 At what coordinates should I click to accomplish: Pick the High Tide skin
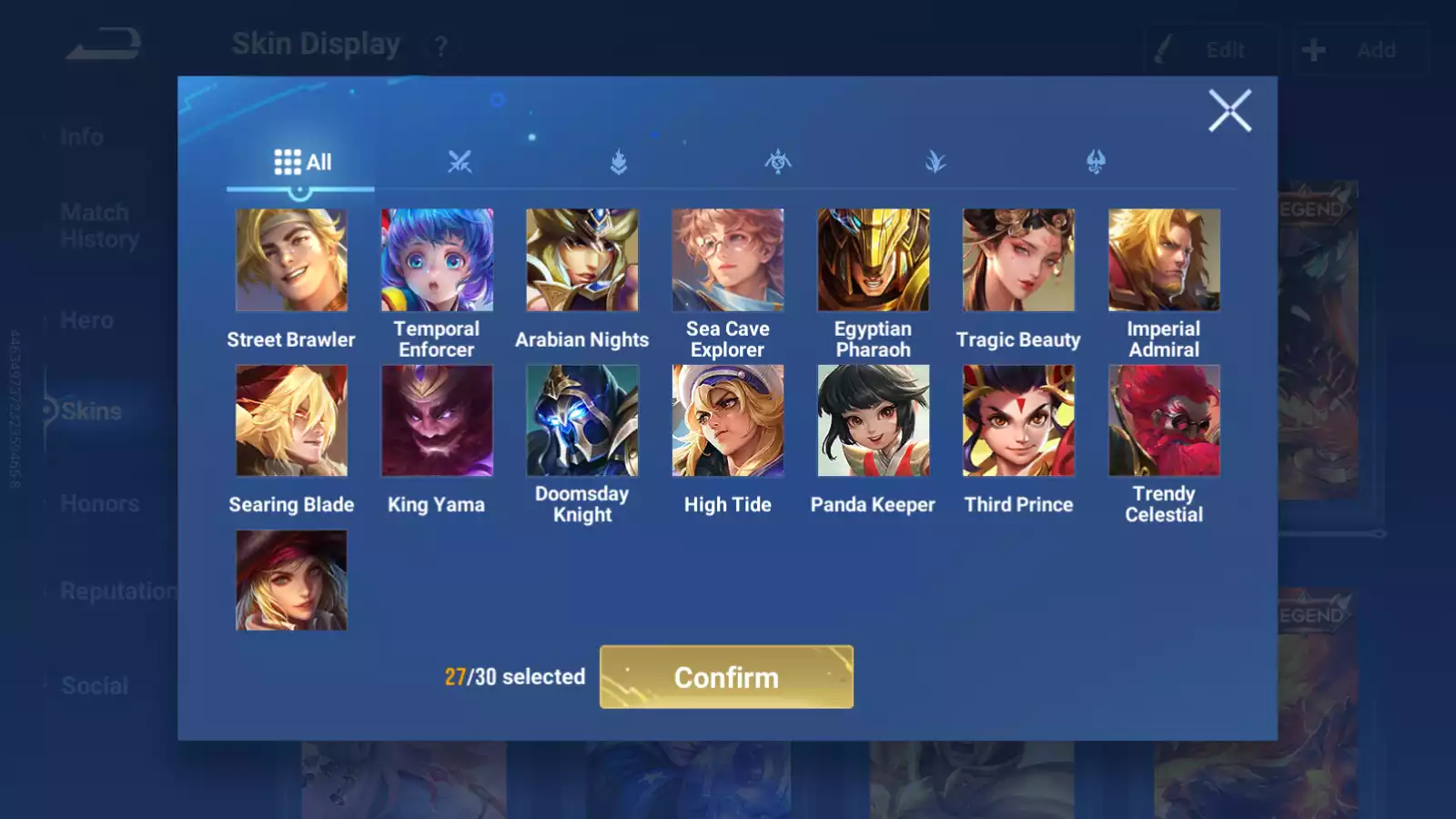[728, 420]
